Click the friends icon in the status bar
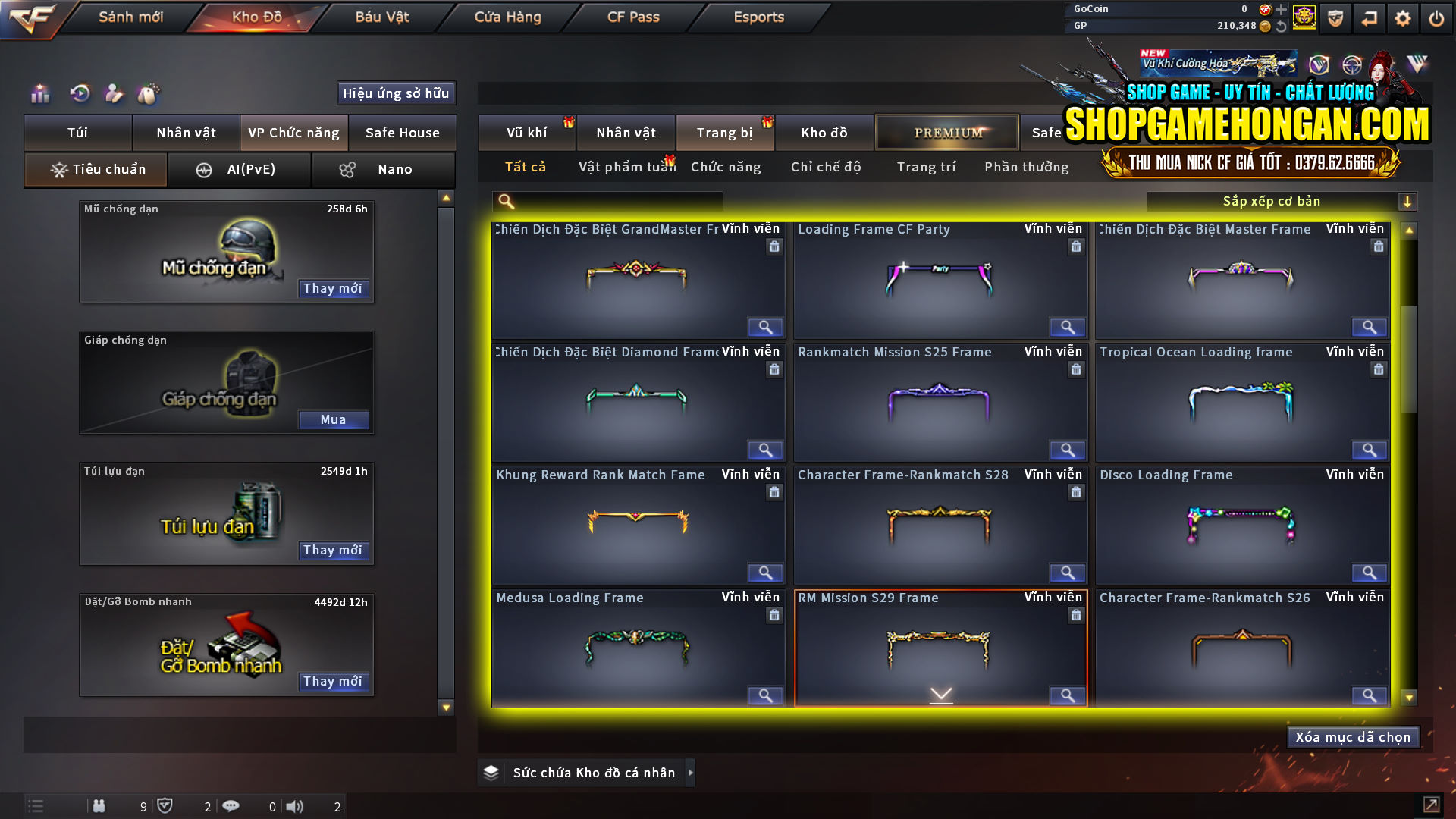The height and width of the screenshot is (819, 1456). tap(99, 806)
